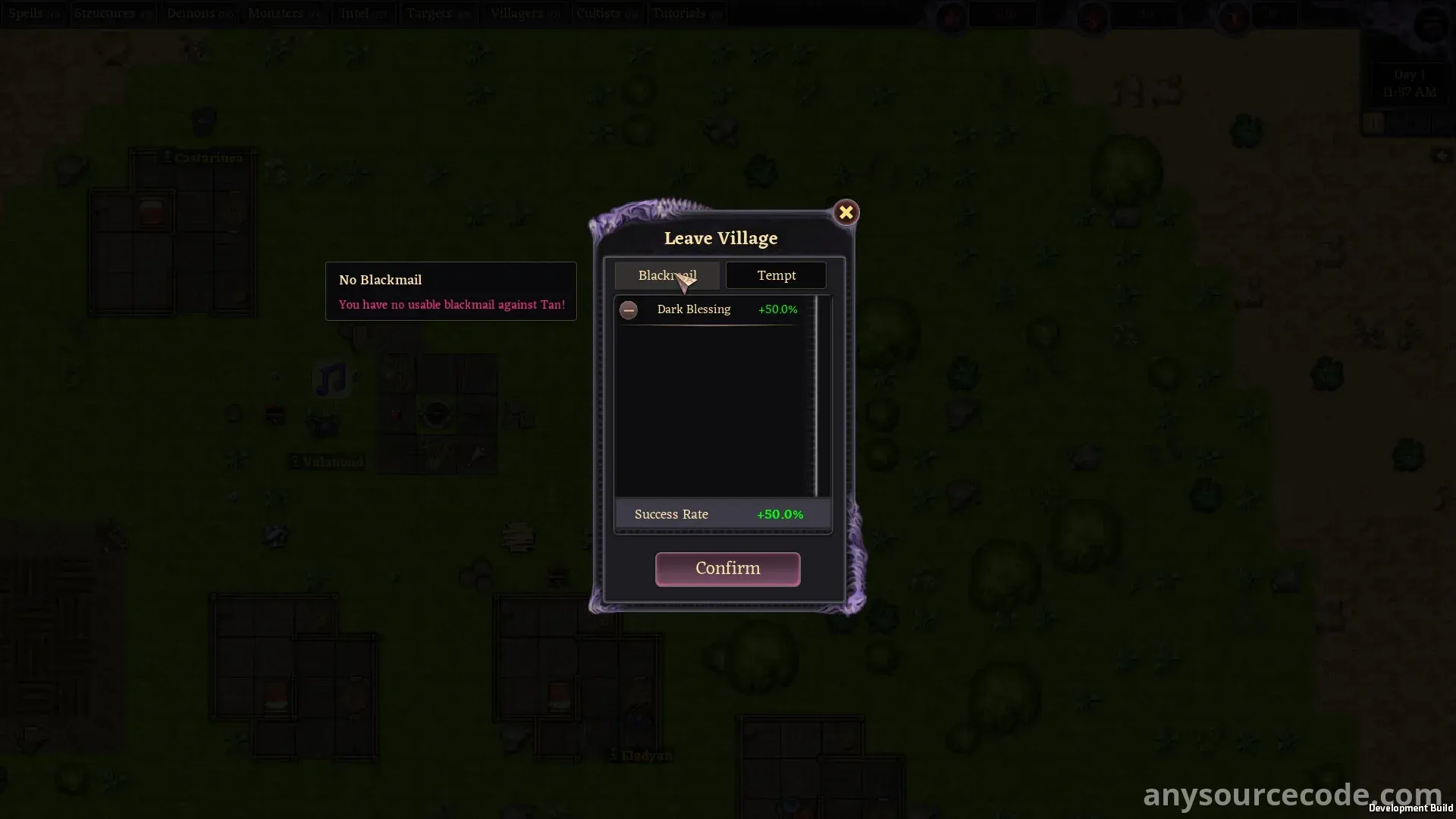This screenshot has height=819, width=1456.
Task: Open the Monsters menu tab
Action: point(284,14)
